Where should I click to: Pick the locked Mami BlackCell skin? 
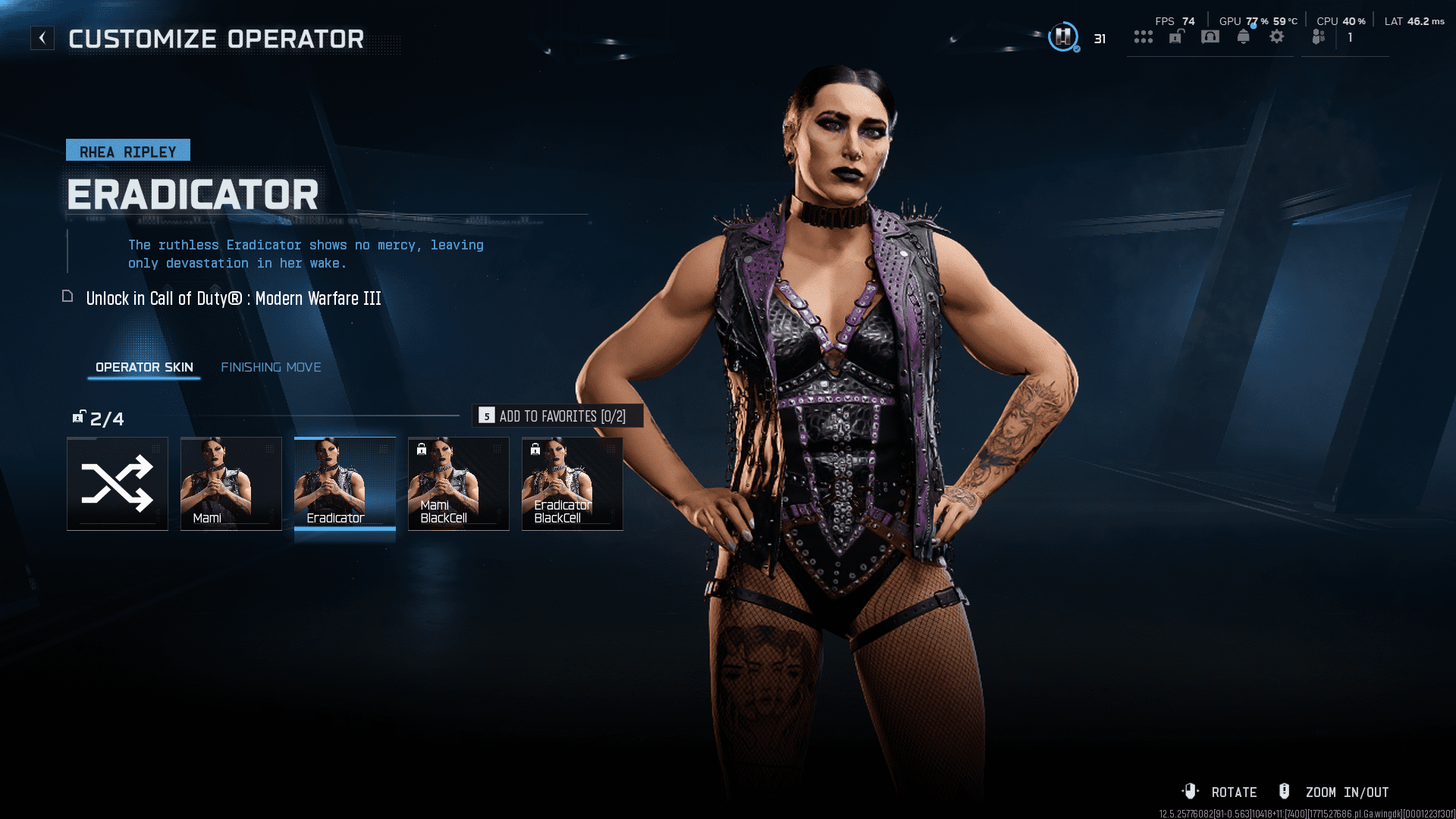click(x=459, y=484)
